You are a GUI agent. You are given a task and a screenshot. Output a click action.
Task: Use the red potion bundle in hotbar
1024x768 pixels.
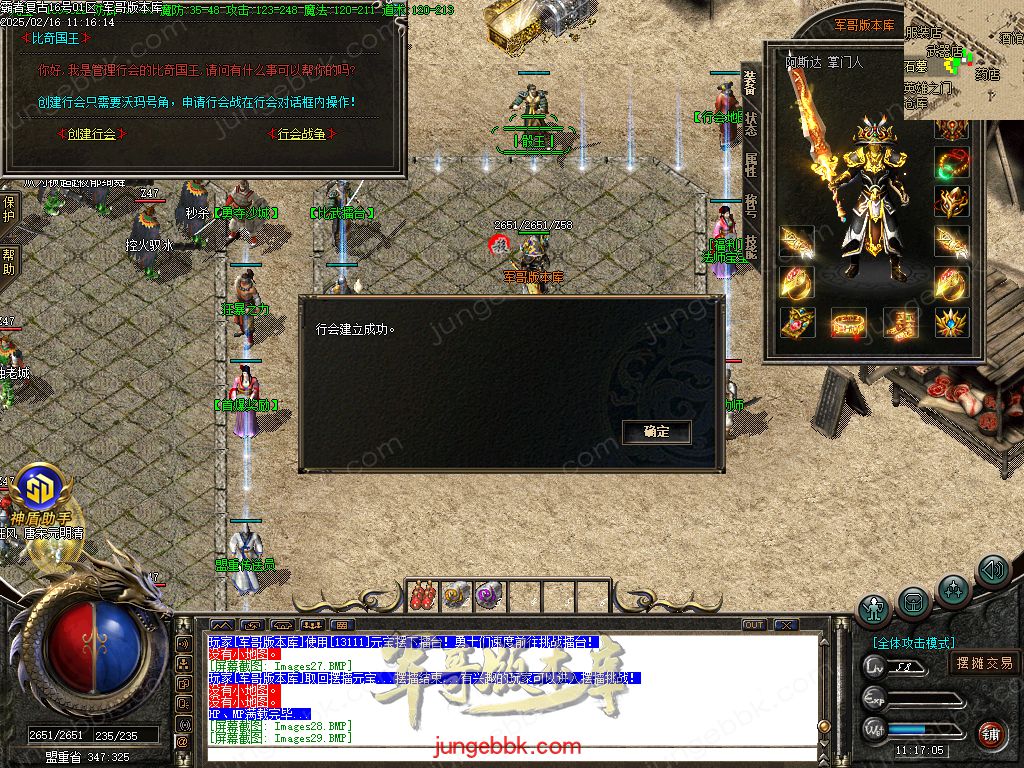pyautogui.click(x=423, y=596)
